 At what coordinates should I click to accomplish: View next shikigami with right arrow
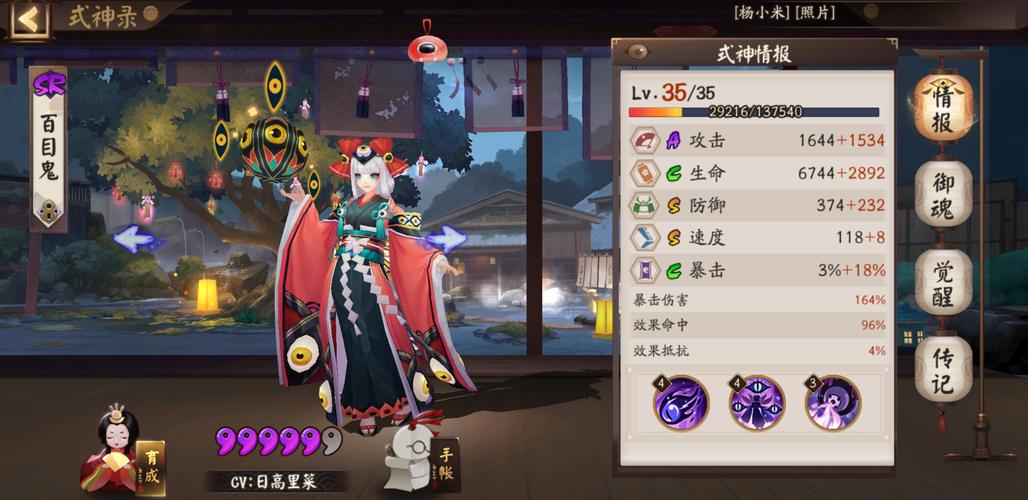[x=445, y=239]
